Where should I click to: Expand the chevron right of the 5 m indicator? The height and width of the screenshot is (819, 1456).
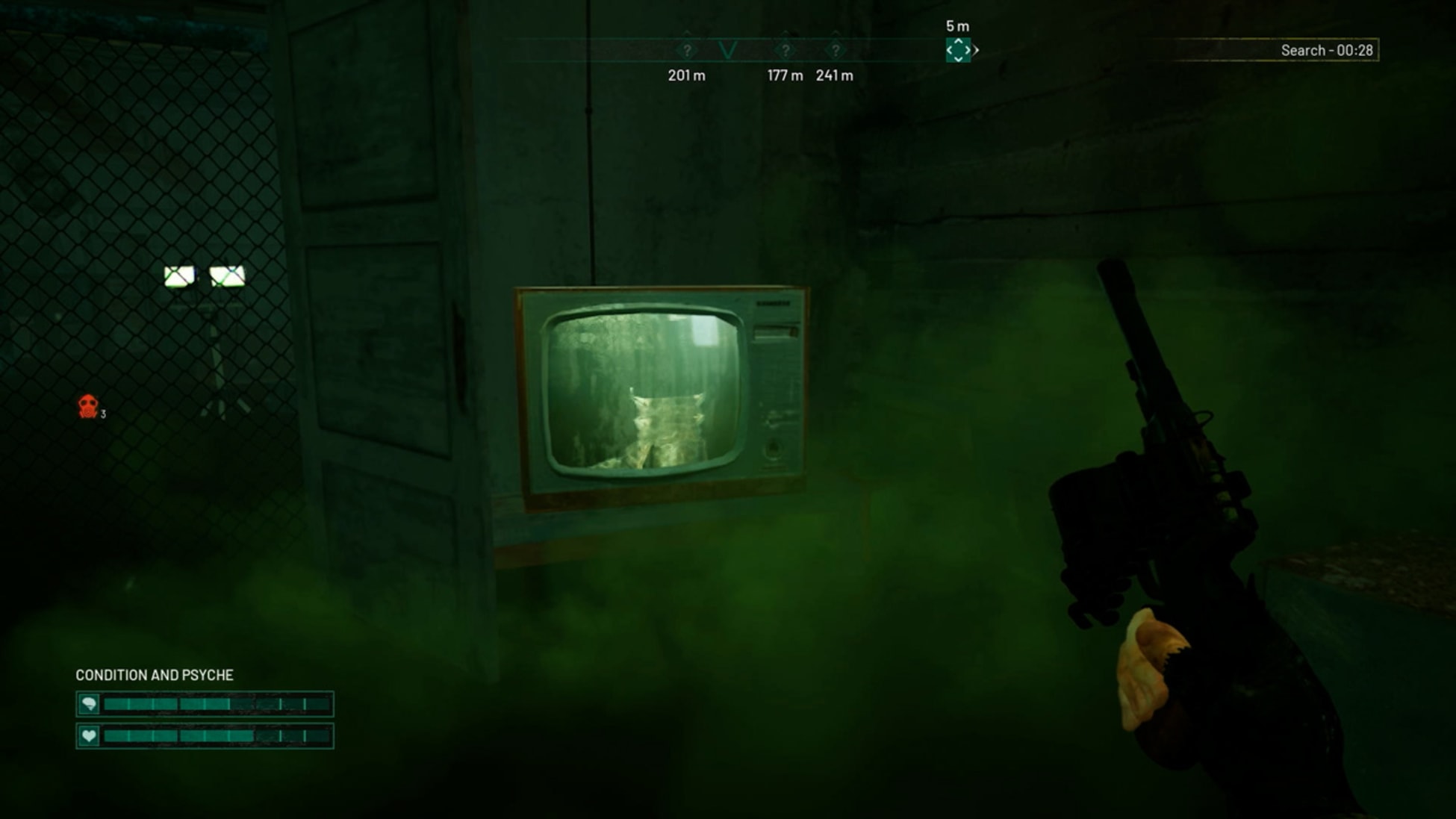click(977, 50)
